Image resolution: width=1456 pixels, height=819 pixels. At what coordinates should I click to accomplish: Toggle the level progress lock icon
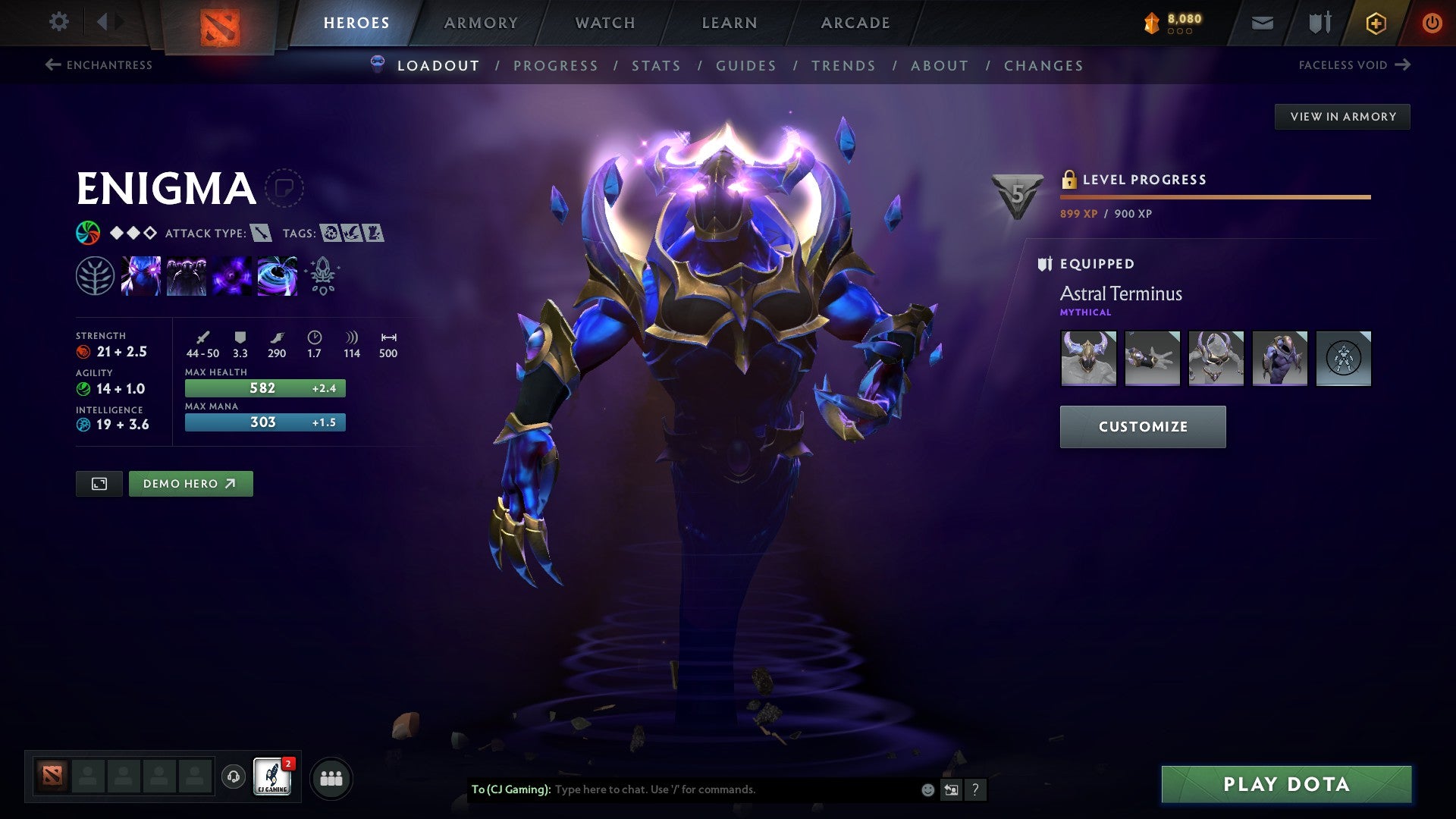click(1070, 180)
